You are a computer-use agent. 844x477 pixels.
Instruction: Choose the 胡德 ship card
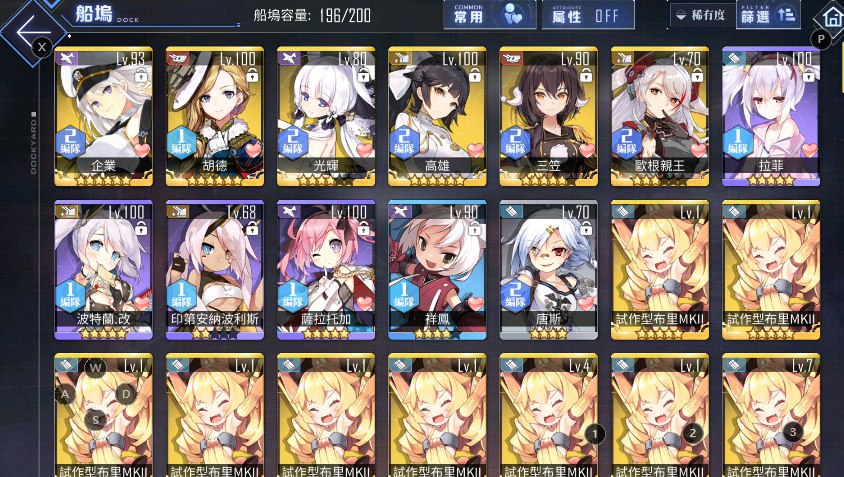tap(214, 115)
